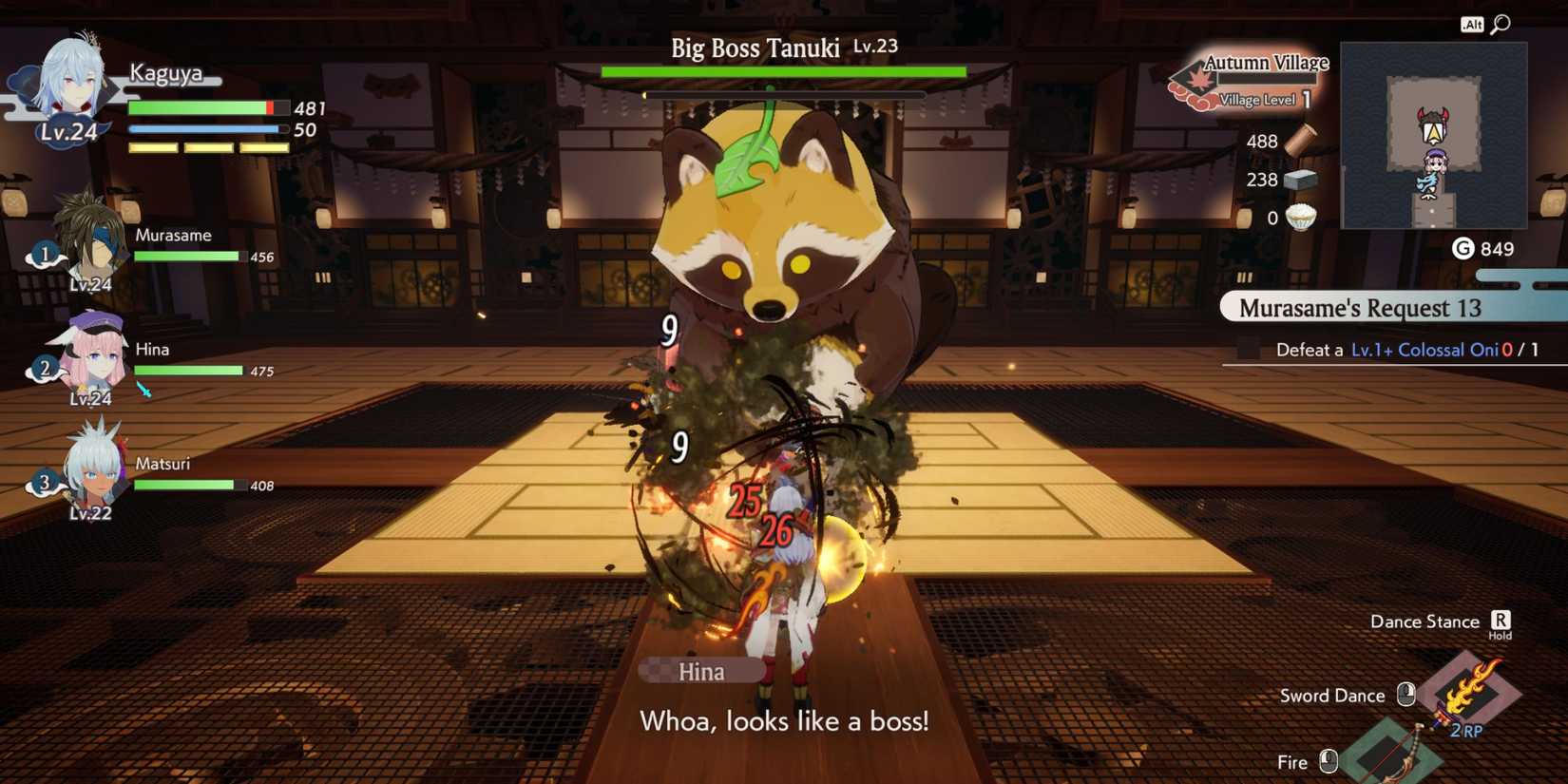Select Murasame's party portrait

pos(90,238)
